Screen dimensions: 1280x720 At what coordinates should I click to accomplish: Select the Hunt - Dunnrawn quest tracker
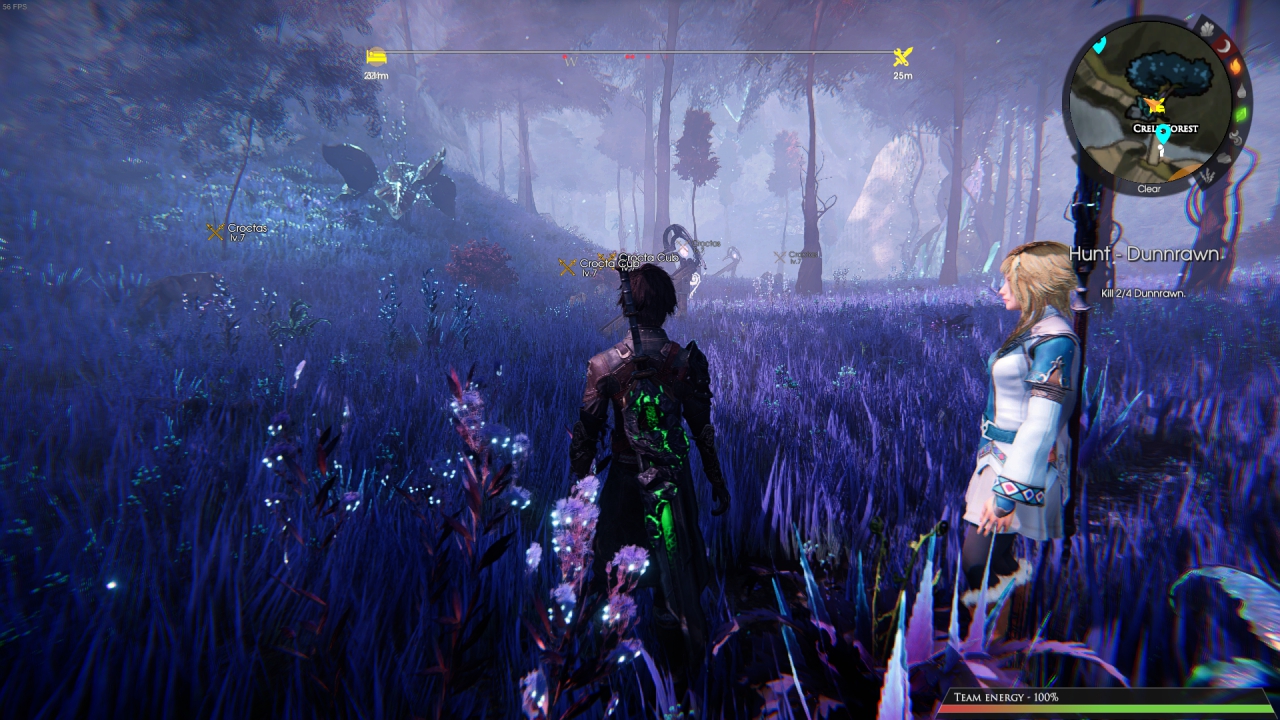click(1144, 254)
